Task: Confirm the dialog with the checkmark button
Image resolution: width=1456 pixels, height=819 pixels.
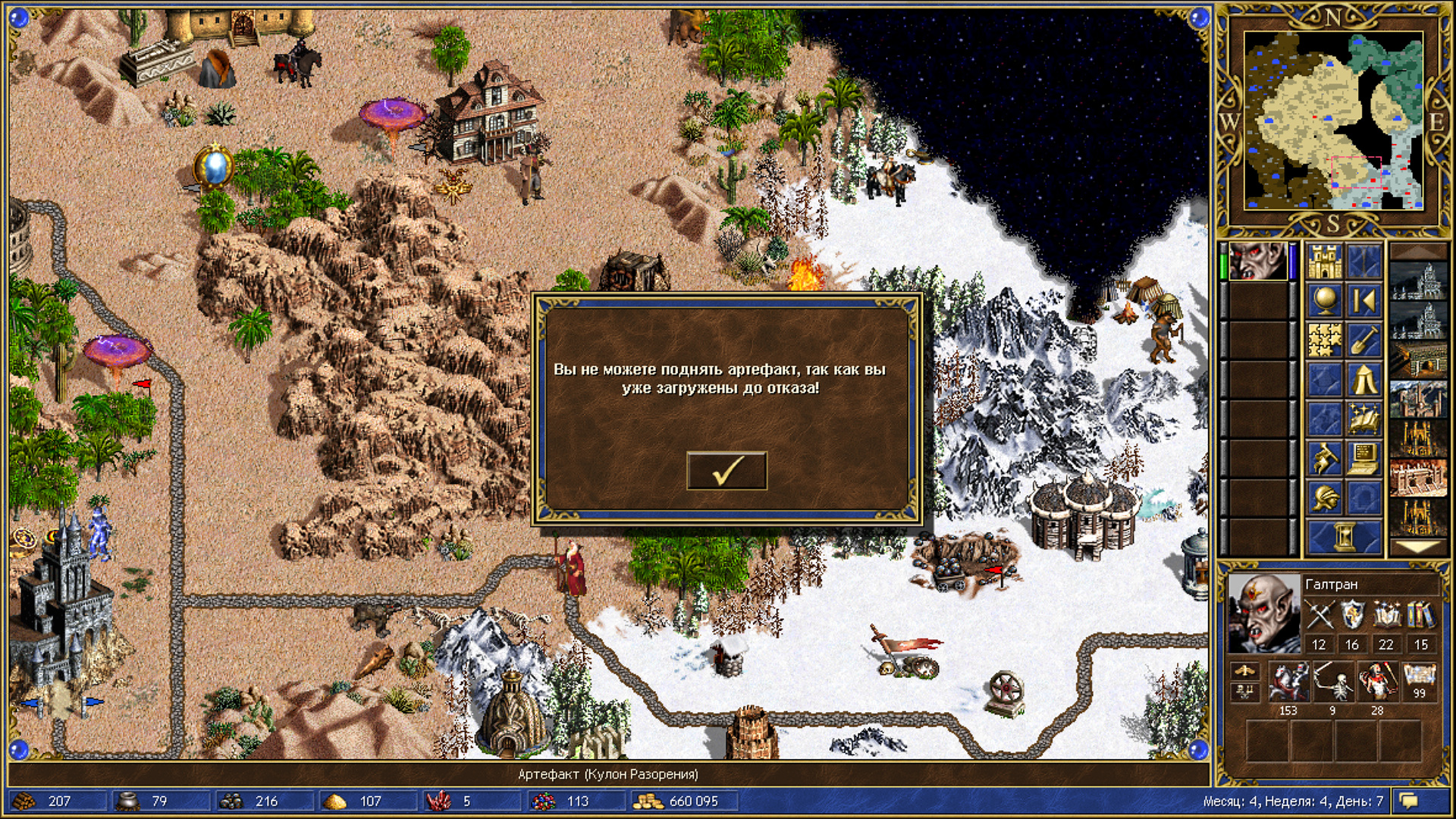Action: click(x=726, y=471)
